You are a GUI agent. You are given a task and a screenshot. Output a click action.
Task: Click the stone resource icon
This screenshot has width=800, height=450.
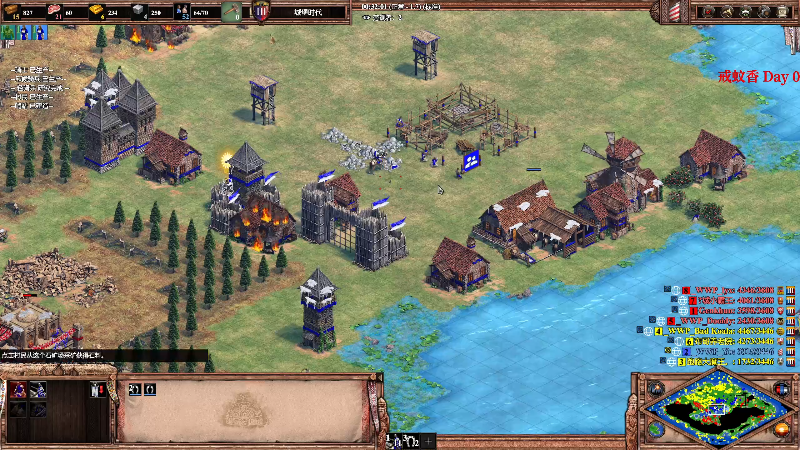[x=139, y=12]
